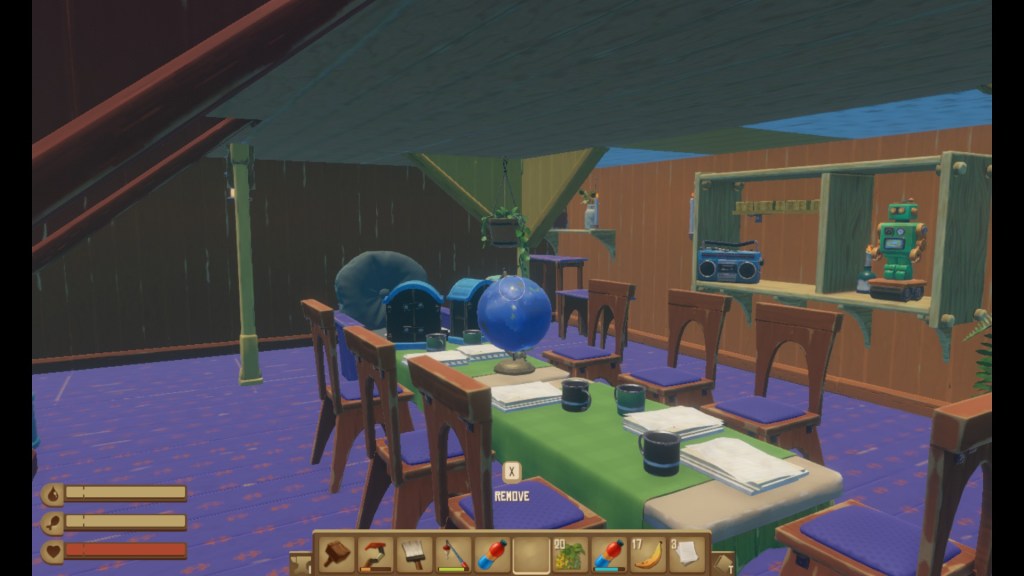Screen dimensions: 1024x576
Task: Choose the partly used bottle with blue bar
Action: point(608,554)
